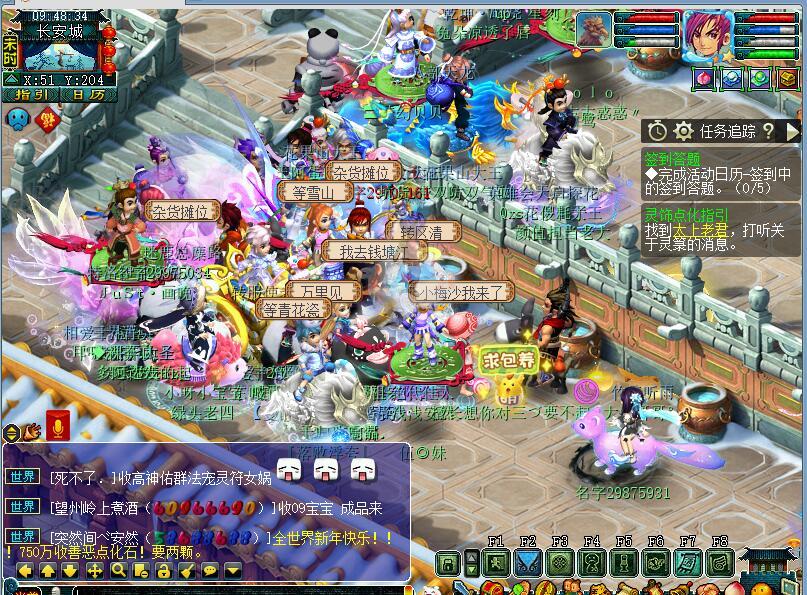
Task: Click the task tracker stopwatch icon
Action: point(657,131)
